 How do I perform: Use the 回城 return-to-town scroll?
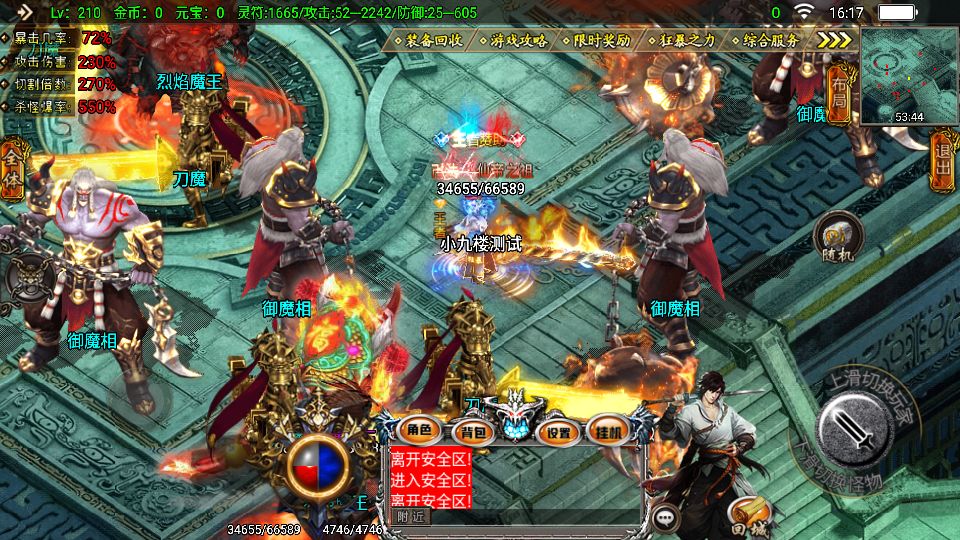(751, 514)
